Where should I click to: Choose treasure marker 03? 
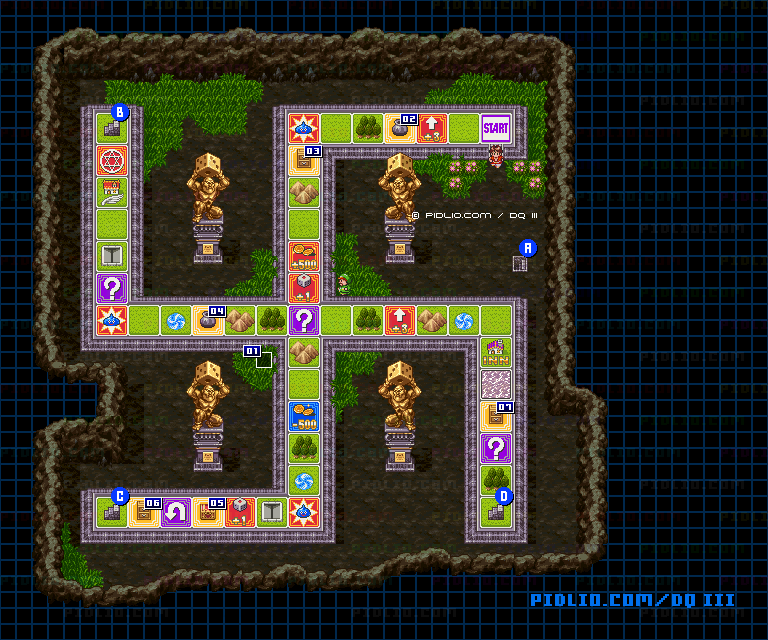click(x=312, y=151)
